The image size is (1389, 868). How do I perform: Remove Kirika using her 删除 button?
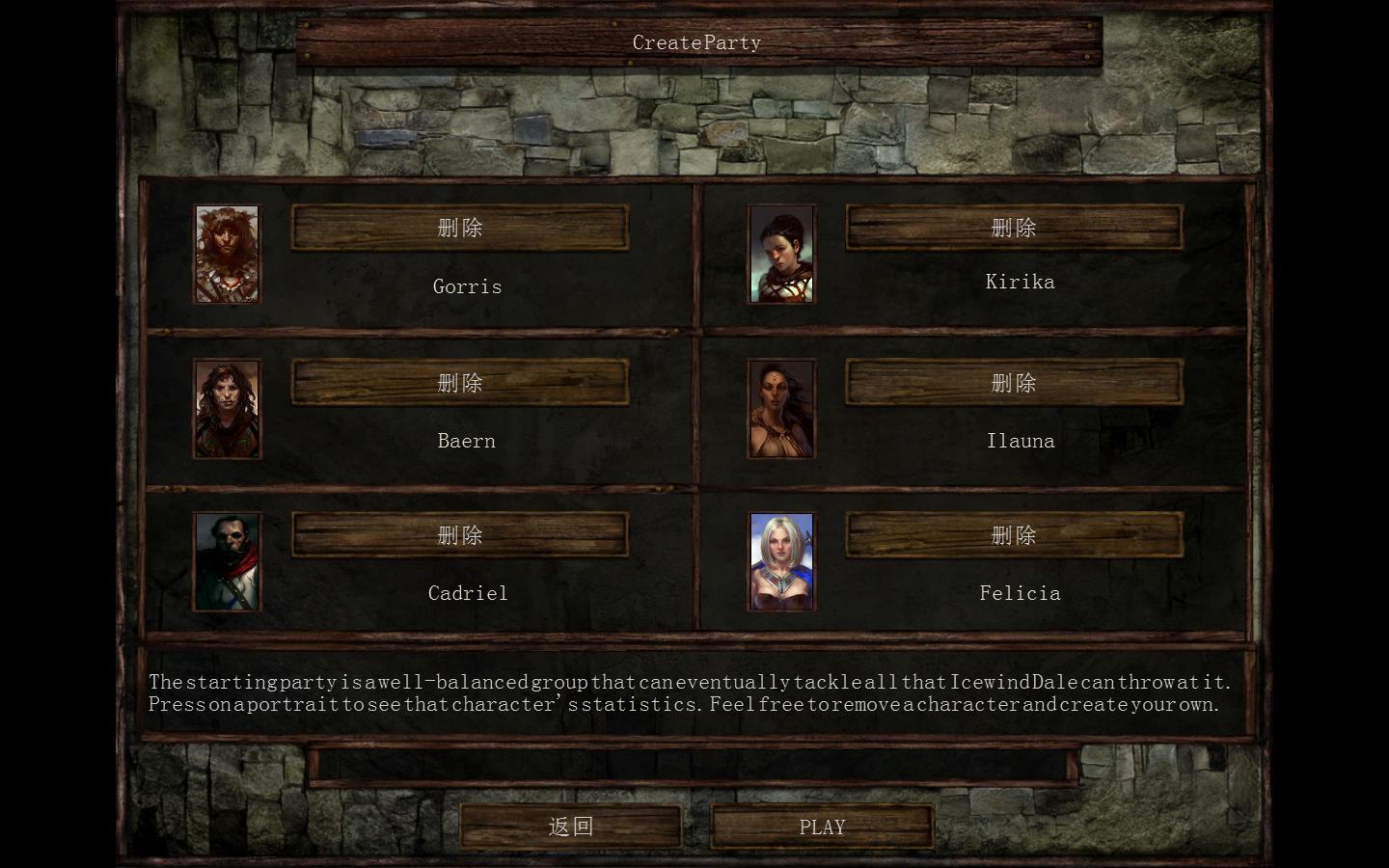click(x=1014, y=228)
